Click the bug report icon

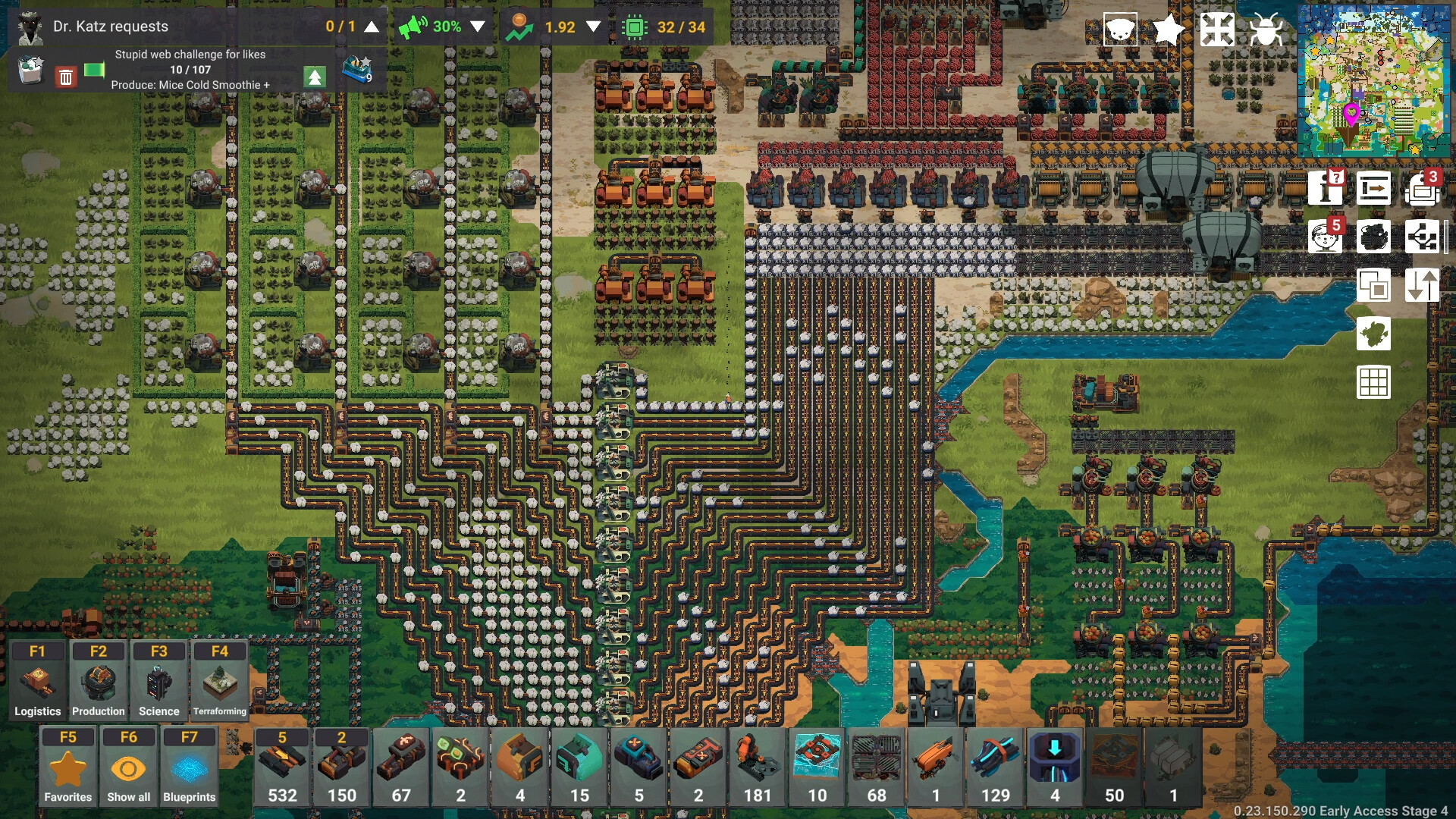tap(1268, 30)
